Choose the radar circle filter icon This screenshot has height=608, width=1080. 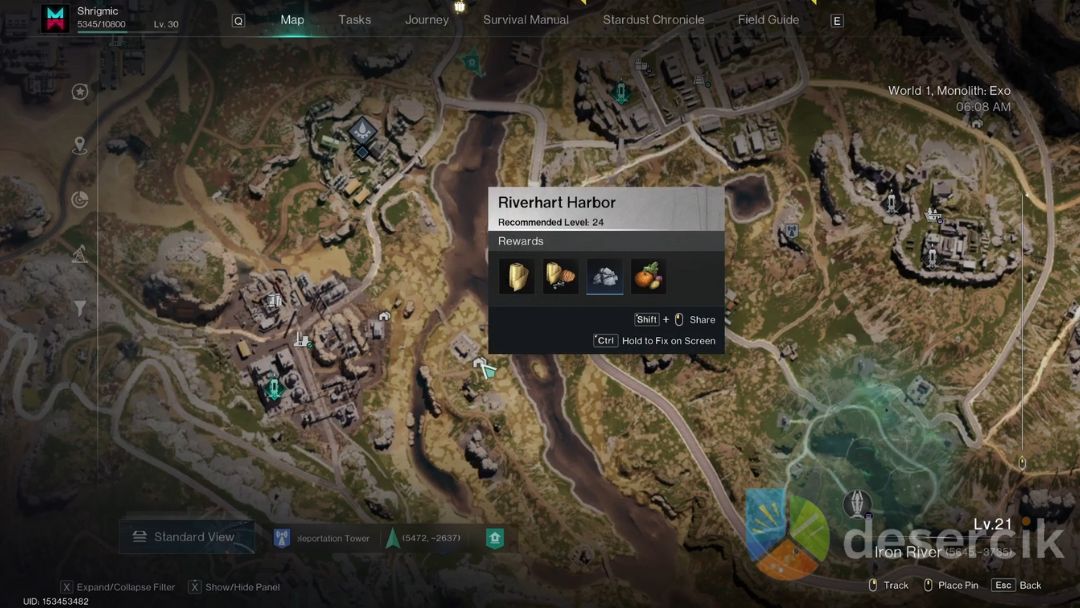80,200
